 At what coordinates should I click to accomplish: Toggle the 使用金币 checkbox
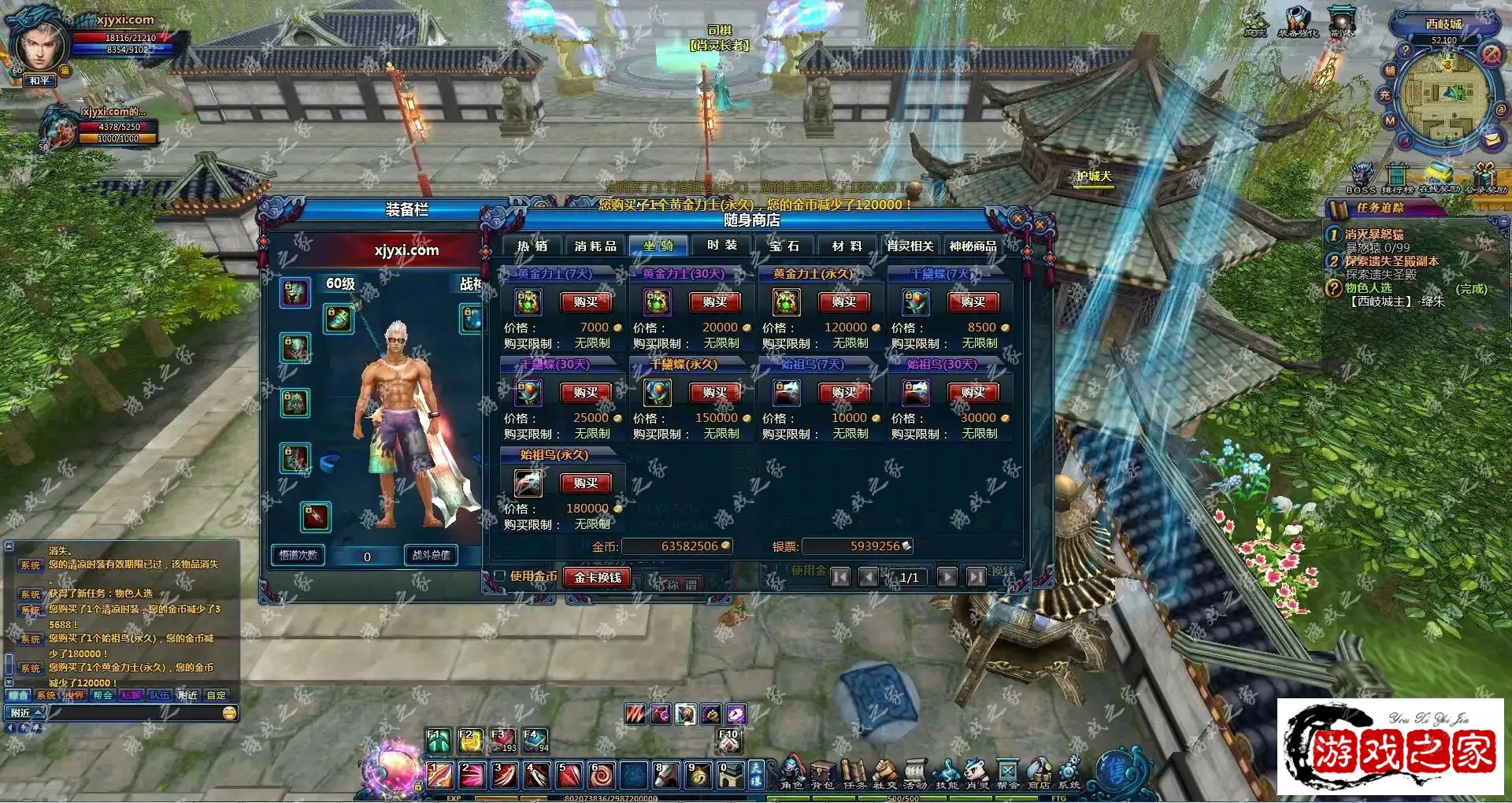[x=499, y=576]
